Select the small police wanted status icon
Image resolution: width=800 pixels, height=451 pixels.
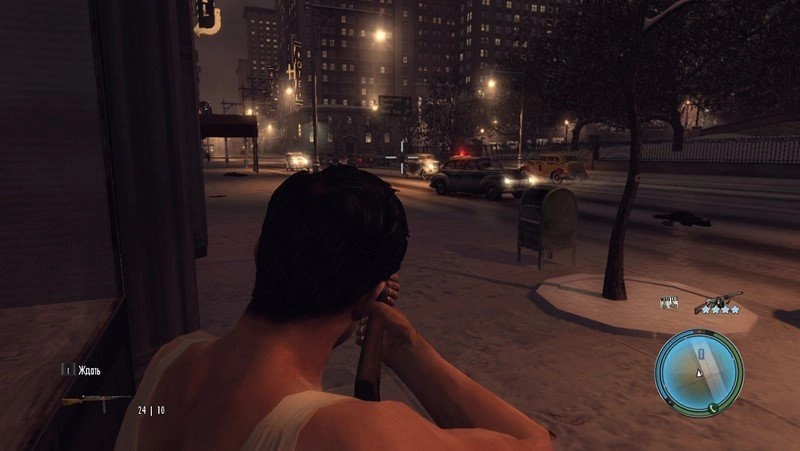[x=668, y=301]
